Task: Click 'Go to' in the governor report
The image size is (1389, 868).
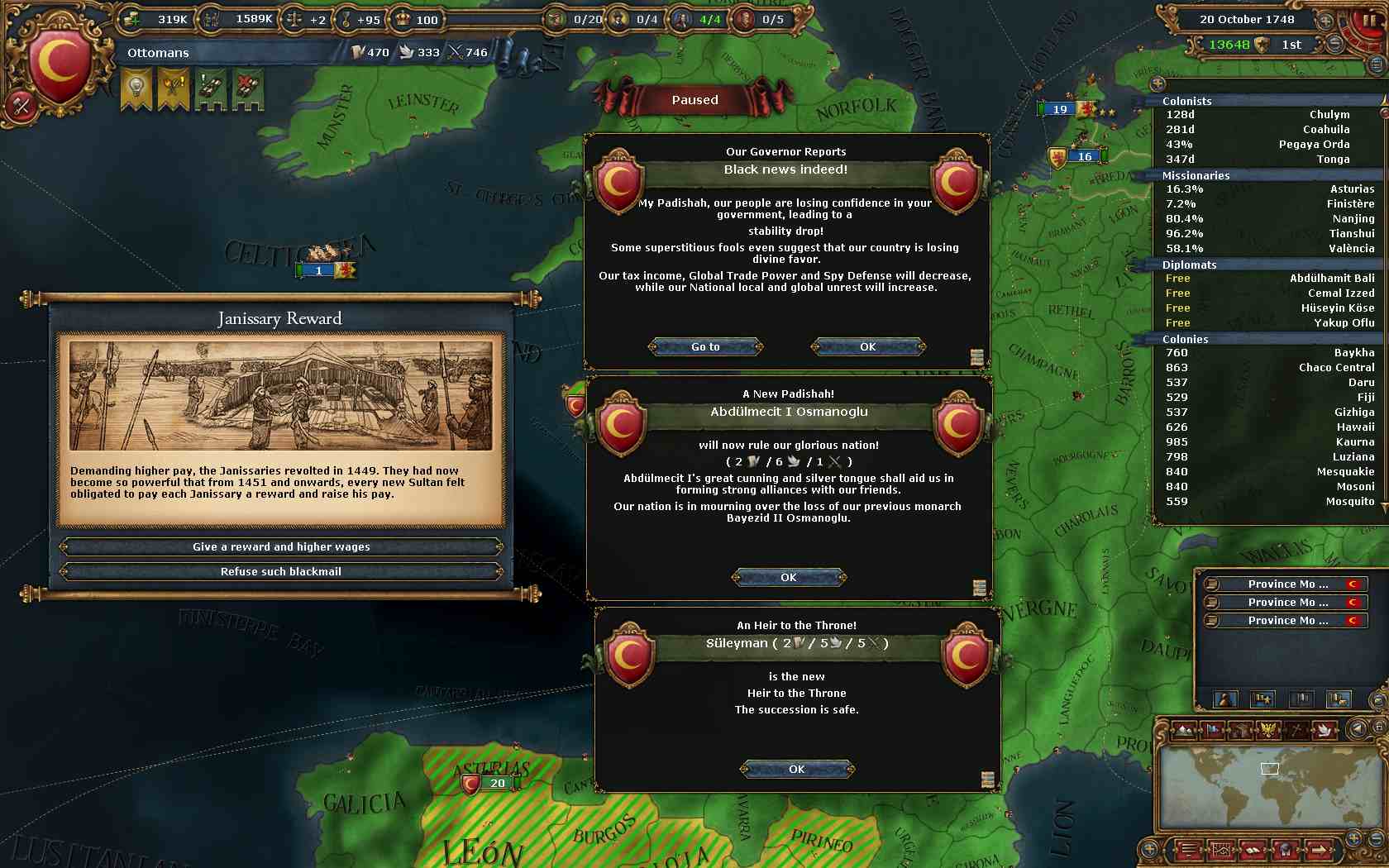Action: click(x=705, y=347)
